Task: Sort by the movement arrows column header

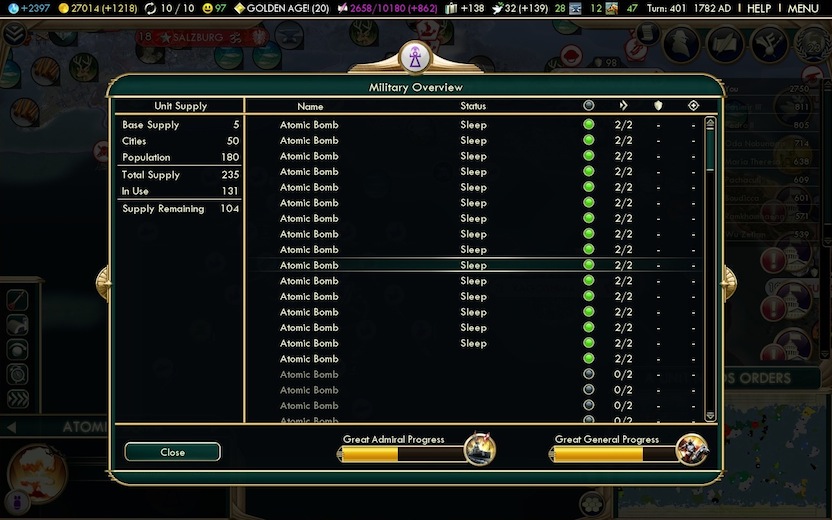Action: [623, 105]
